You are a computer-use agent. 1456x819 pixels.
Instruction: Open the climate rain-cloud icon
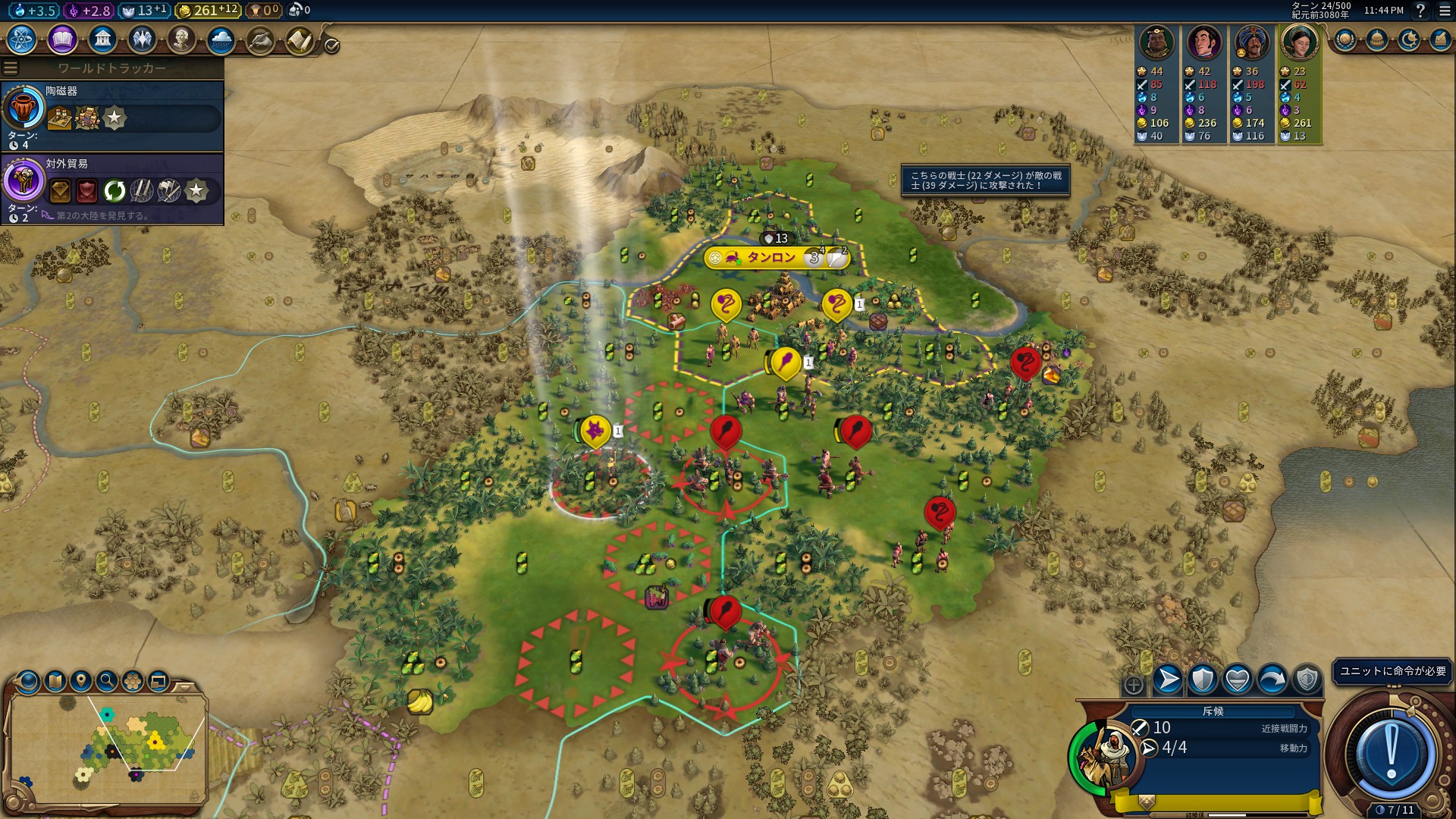click(221, 39)
